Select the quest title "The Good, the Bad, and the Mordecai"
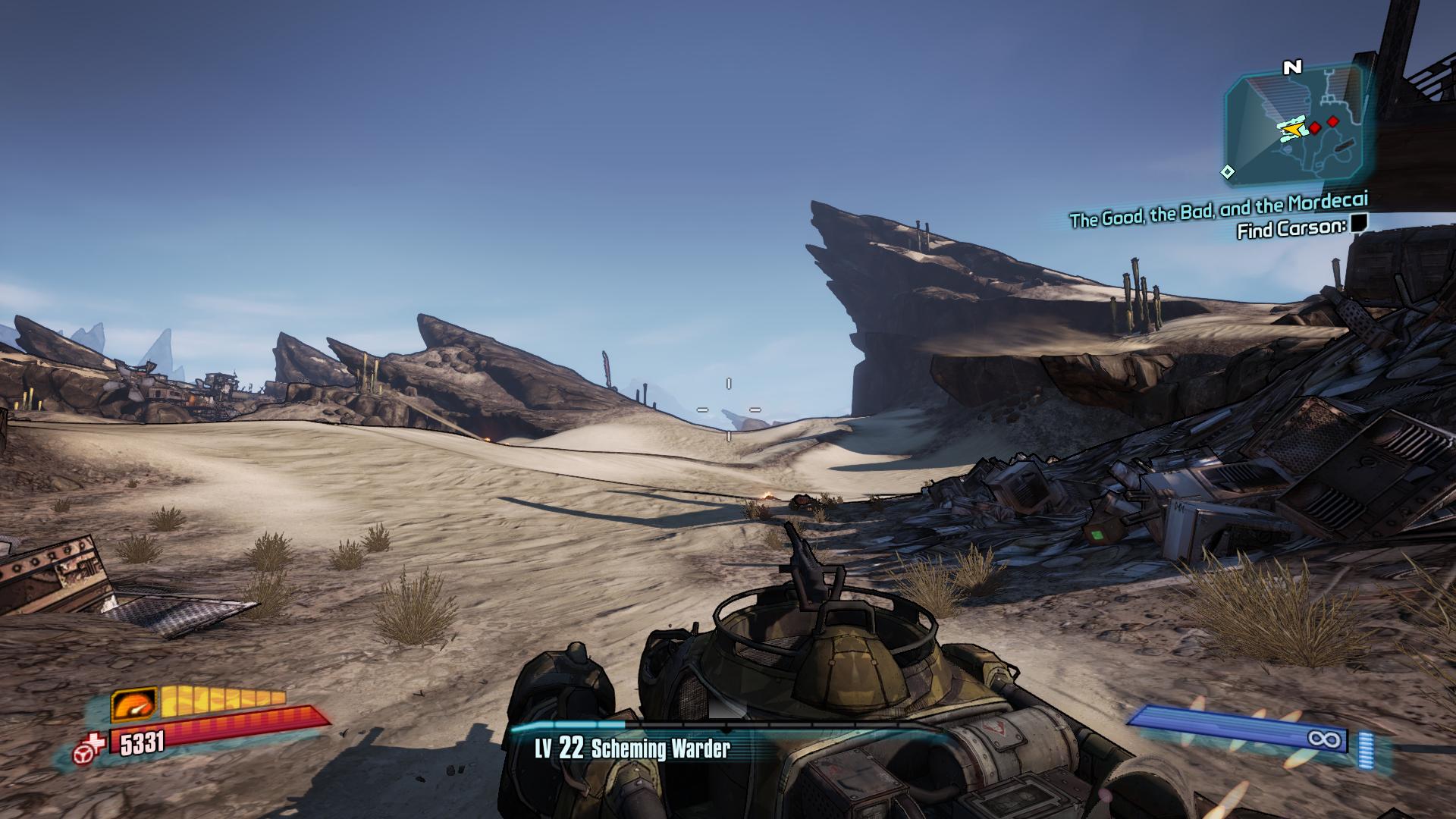The image size is (1456, 819). tap(1218, 210)
